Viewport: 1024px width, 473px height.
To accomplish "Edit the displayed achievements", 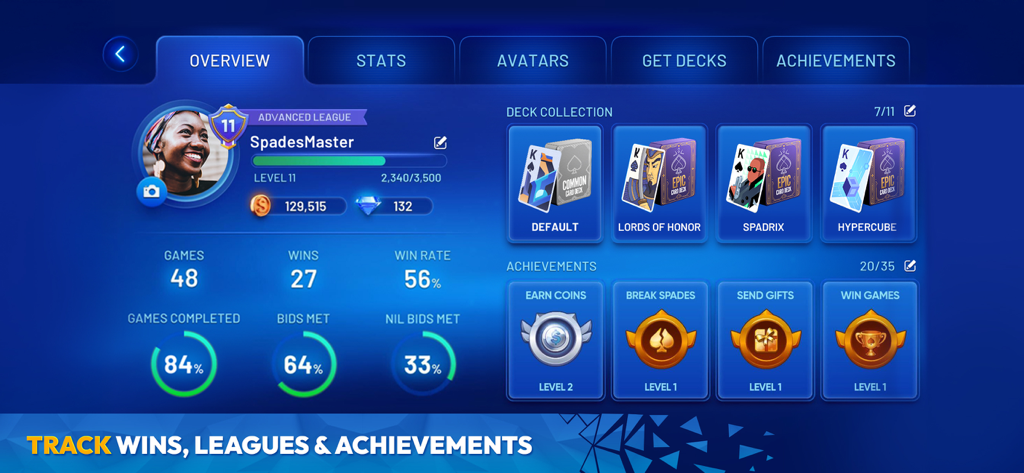I will (x=910, y=266).
